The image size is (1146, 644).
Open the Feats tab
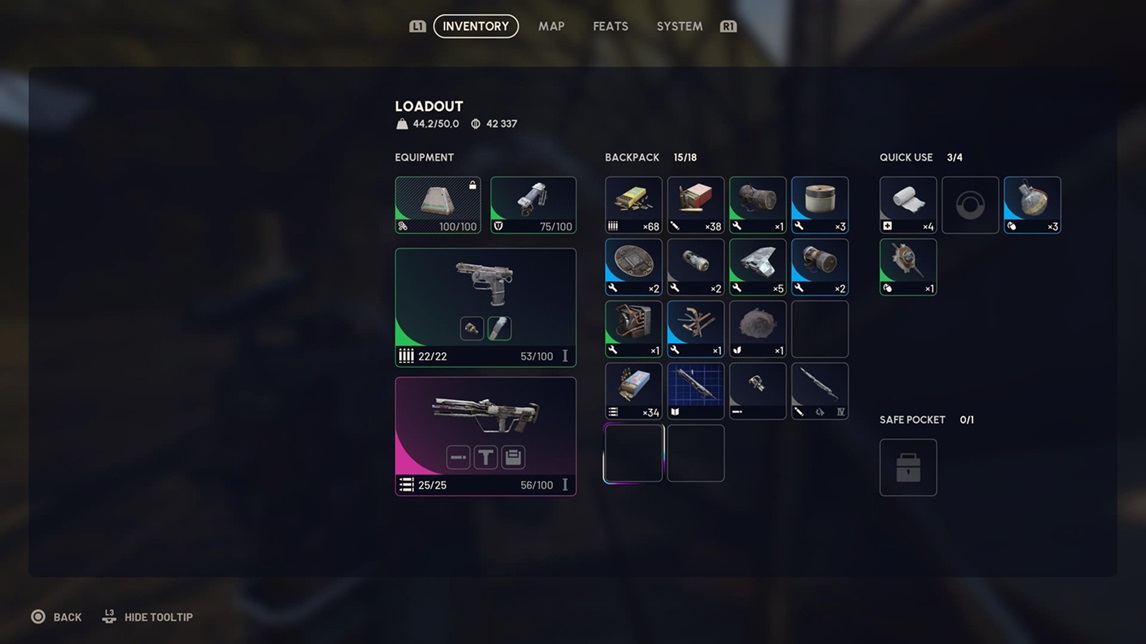610,26
